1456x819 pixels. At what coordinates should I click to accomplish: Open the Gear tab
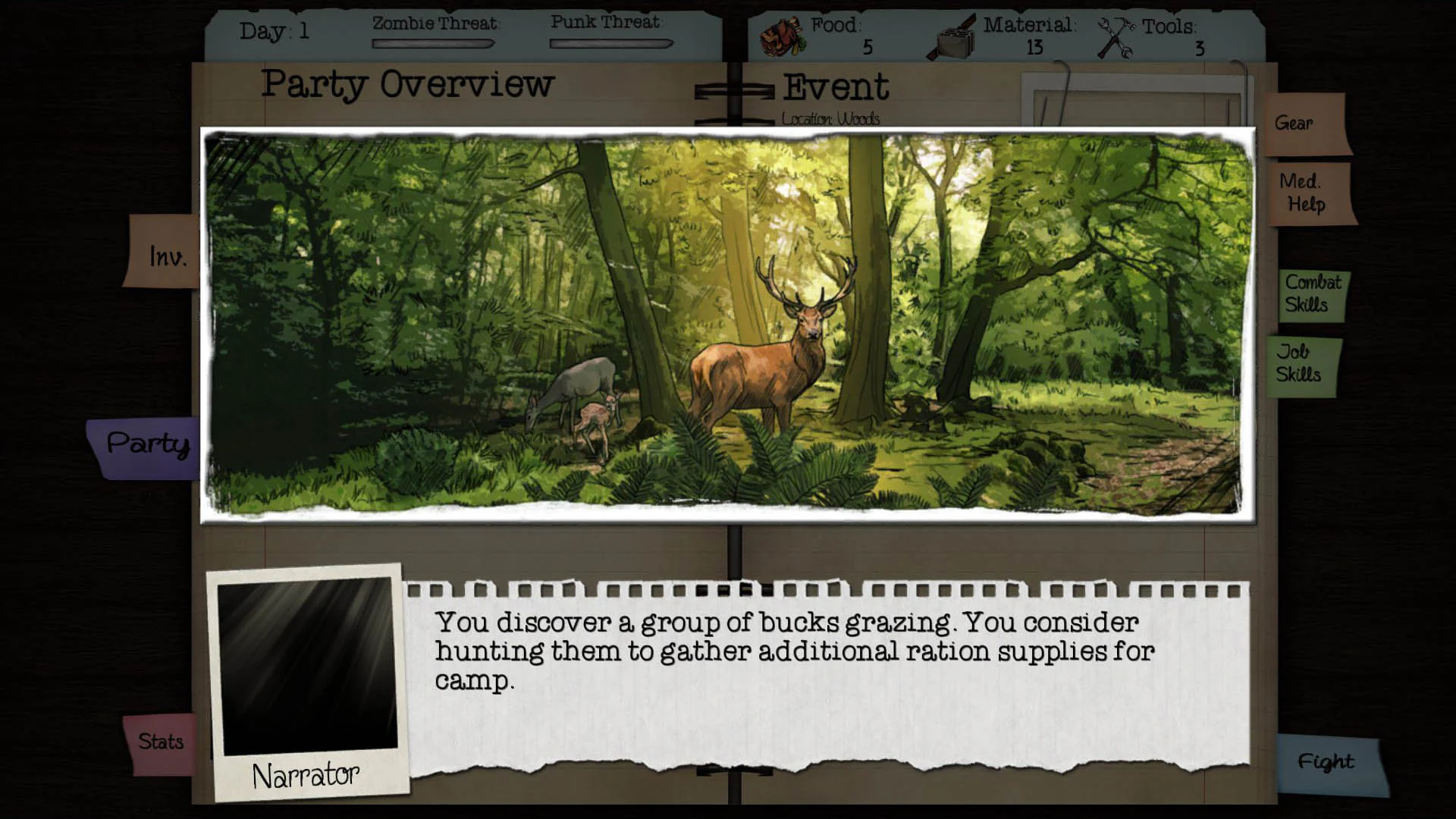pos(1295,123)
